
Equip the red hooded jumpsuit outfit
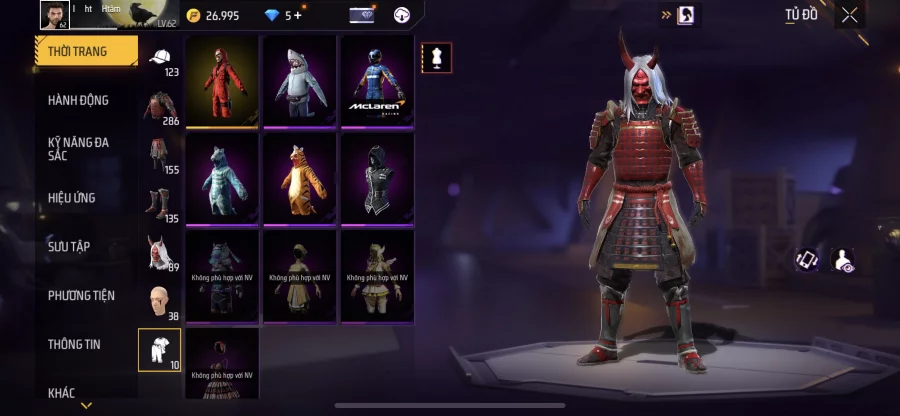tap(221, 82)
